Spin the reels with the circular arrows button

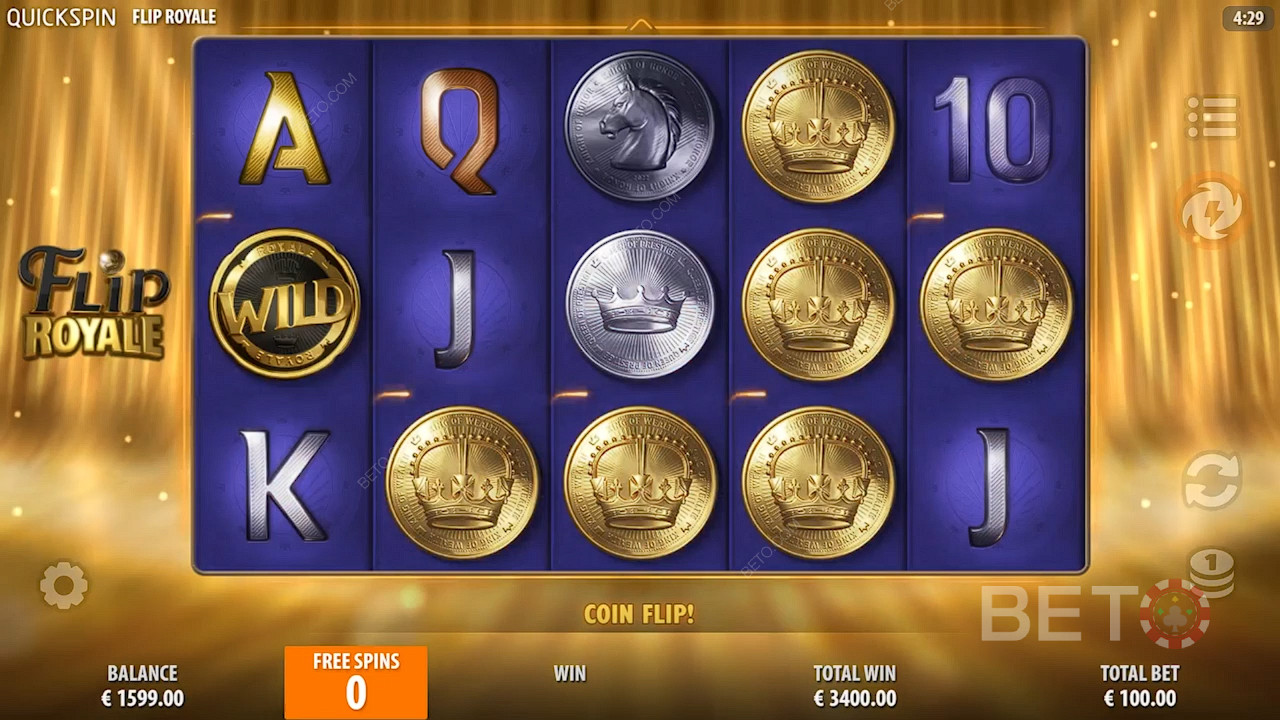[1211, 481]
